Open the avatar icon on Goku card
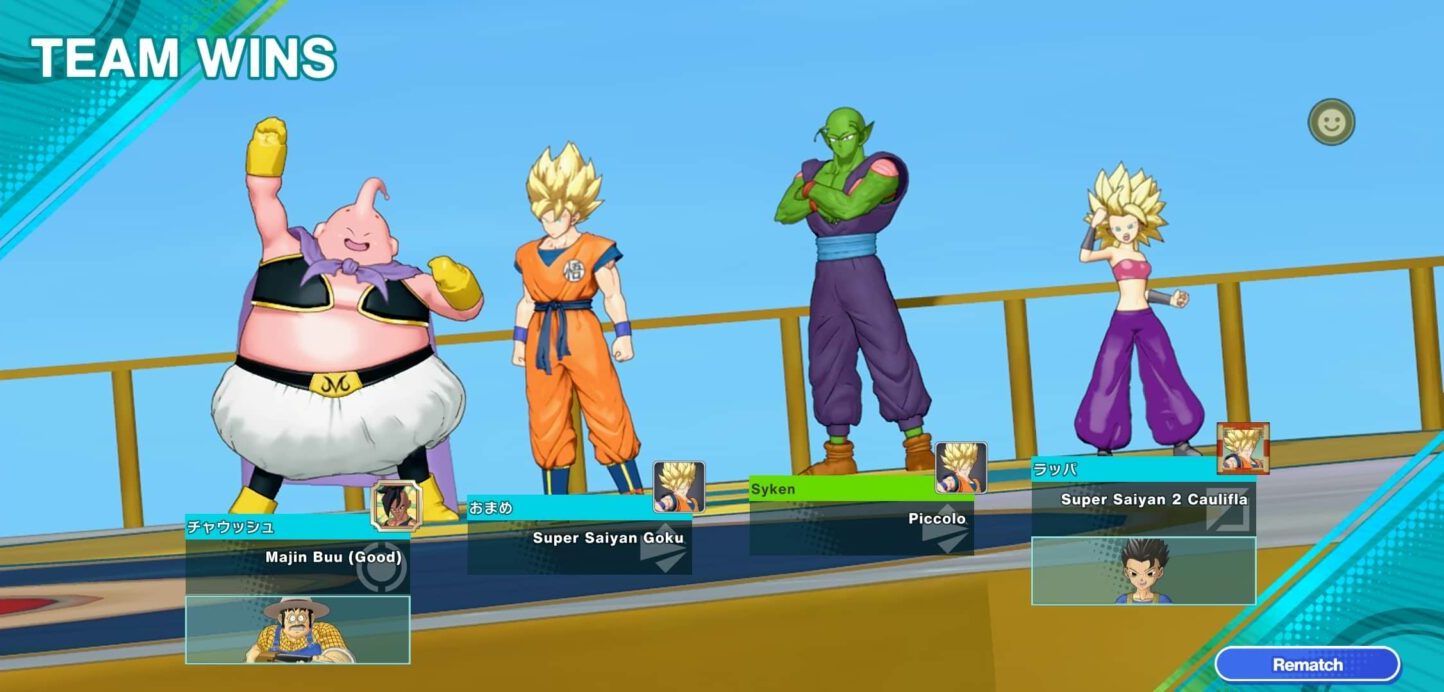The height and width of the screenshot is (692, 1444). tap(679, 486)
